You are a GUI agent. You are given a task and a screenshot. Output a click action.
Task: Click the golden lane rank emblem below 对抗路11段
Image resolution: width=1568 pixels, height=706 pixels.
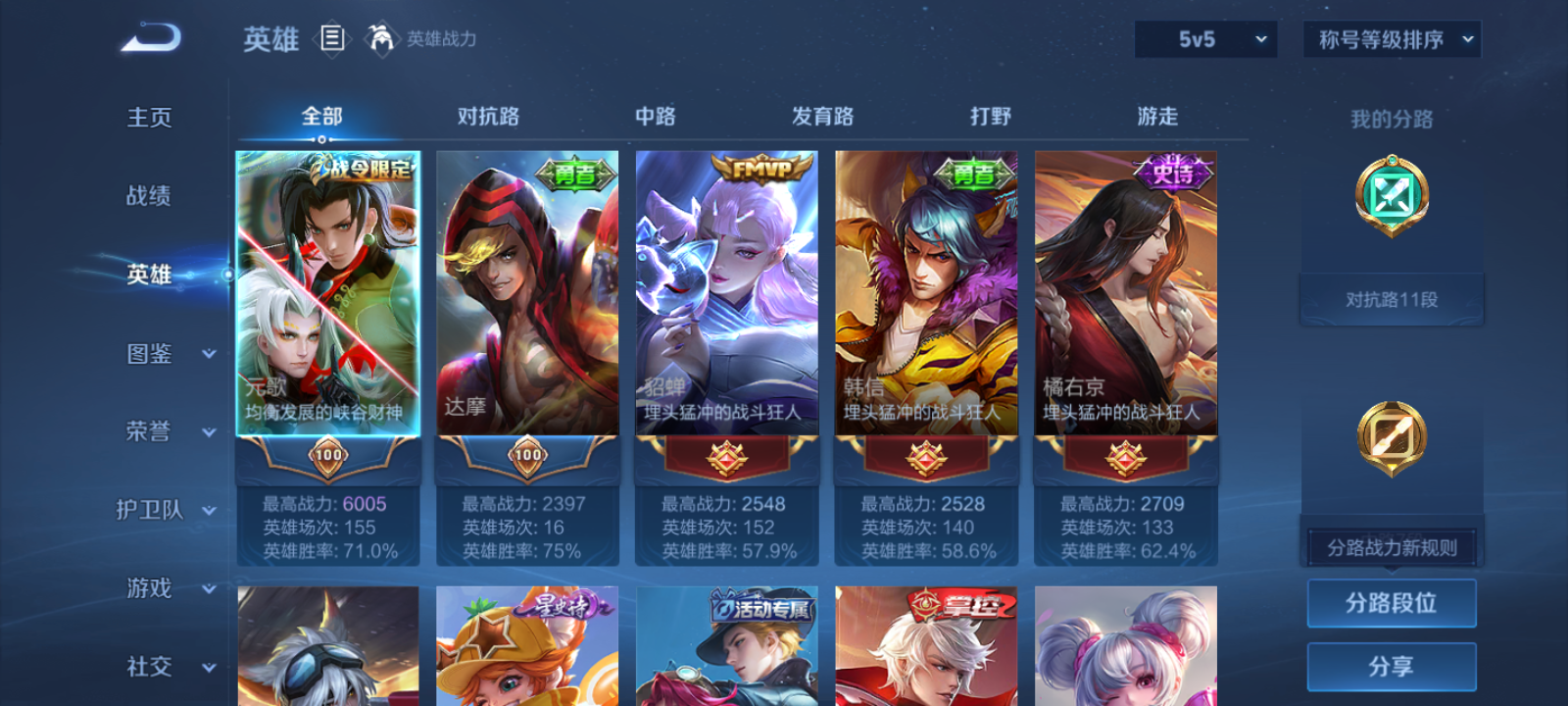[1391, 438]
